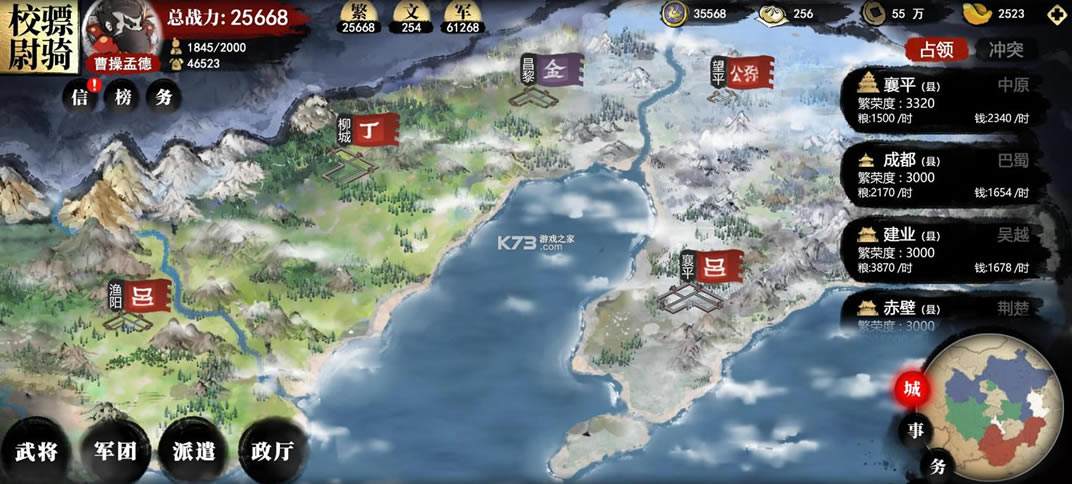Open the 军团 legion menu

click(x=115, y=450)
